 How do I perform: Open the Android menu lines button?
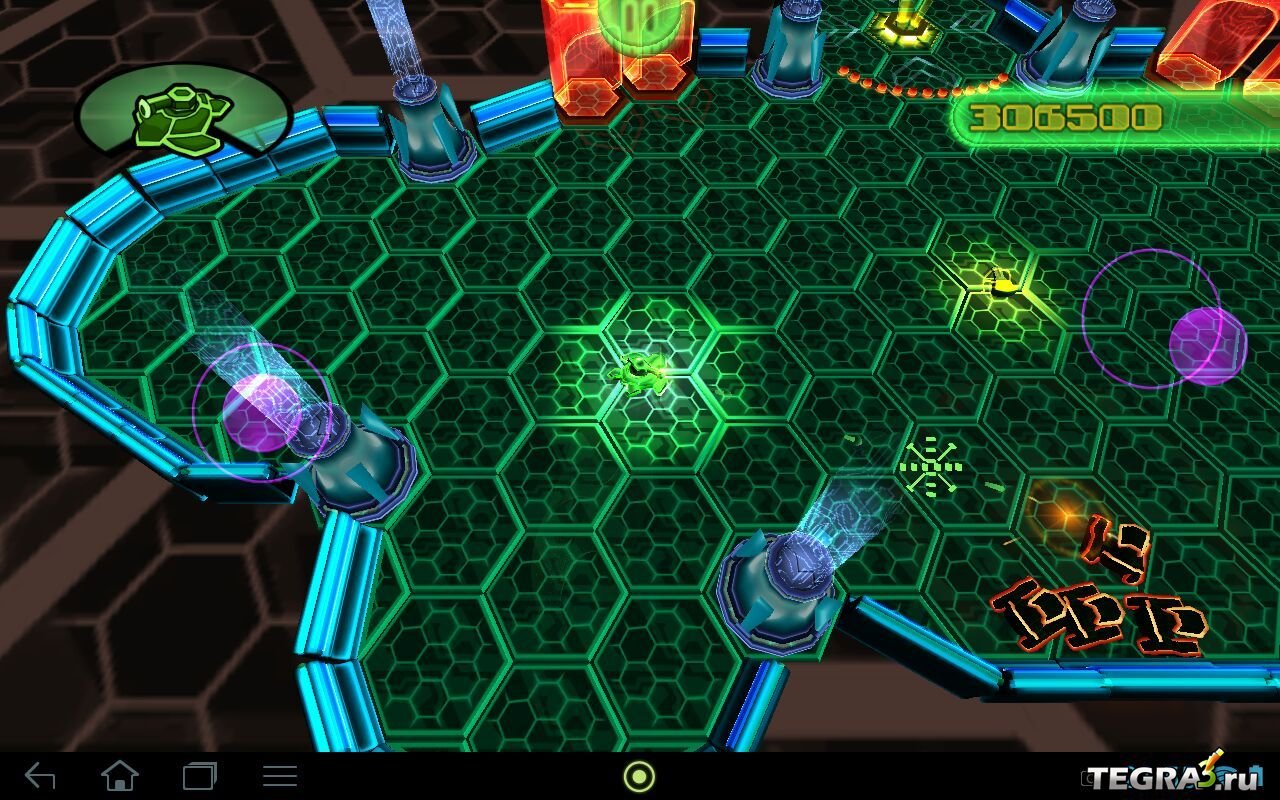pyautogui.click(x=279, y=776)
